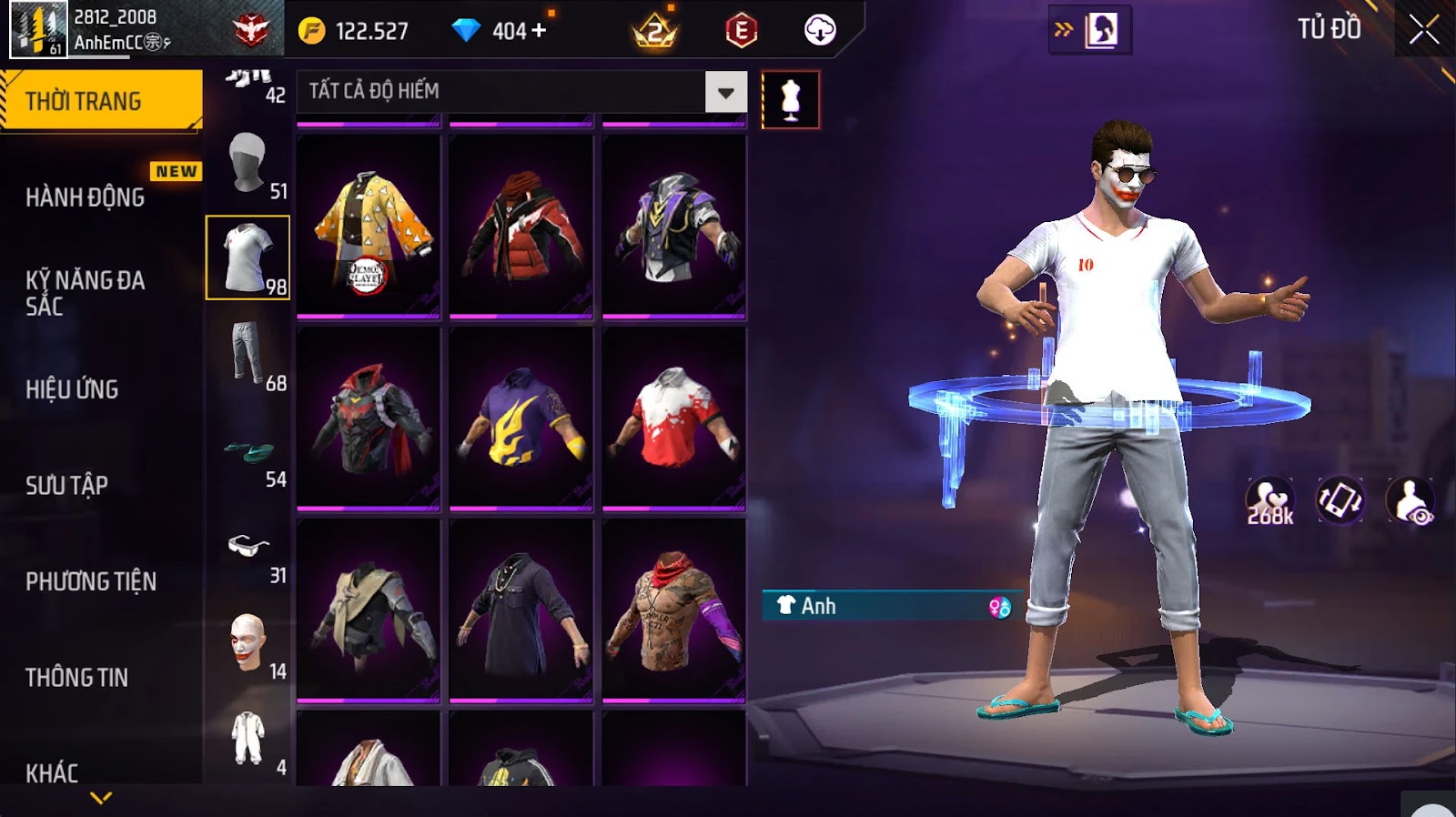This screenshot has height=817, width=1456.
Task: Open the flip-flops footwear category
Action: (248, 450)
